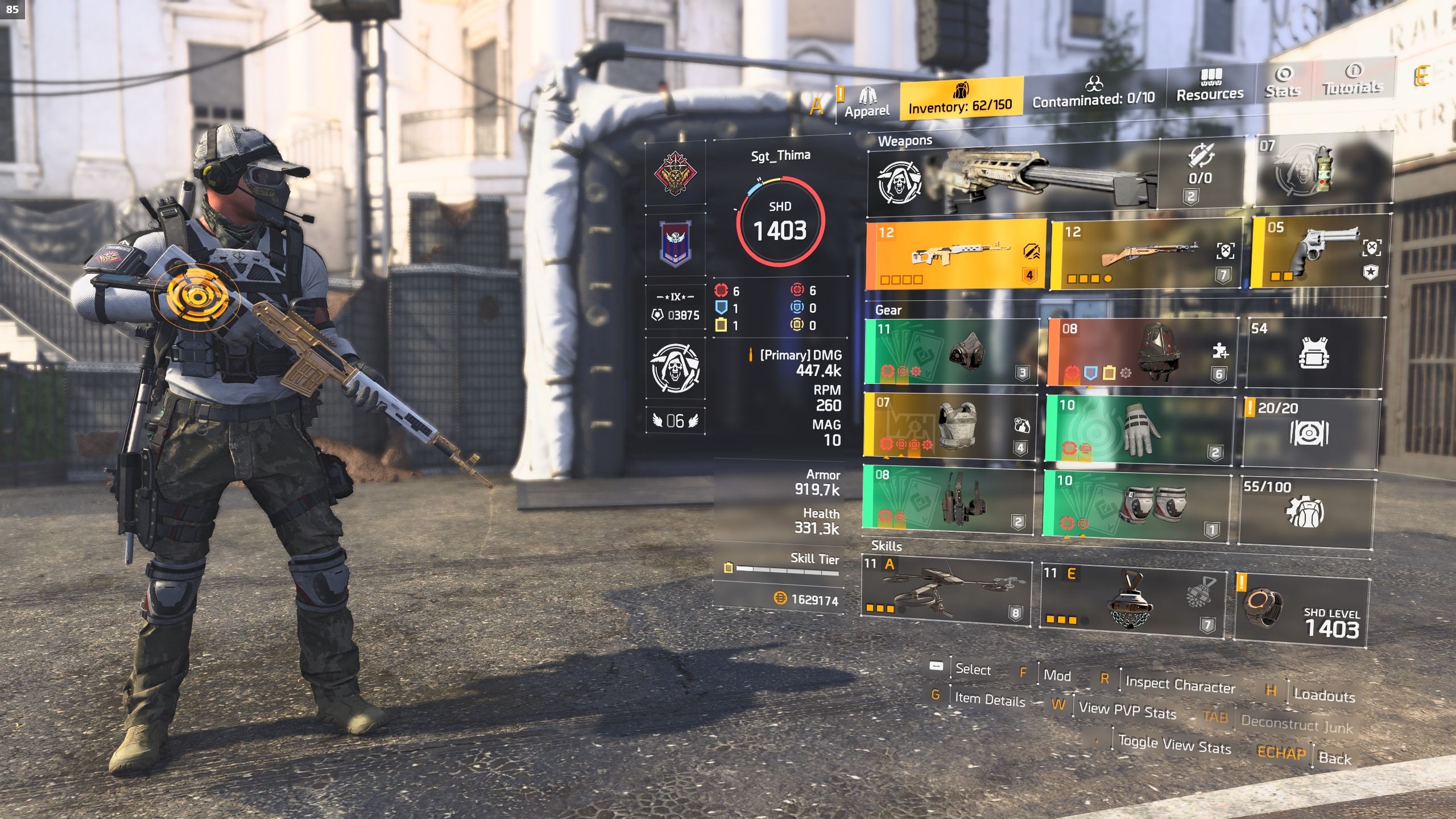Open the armor kits tile
This screenshot has height=819, width=1456.
(x=1313, y=353)
